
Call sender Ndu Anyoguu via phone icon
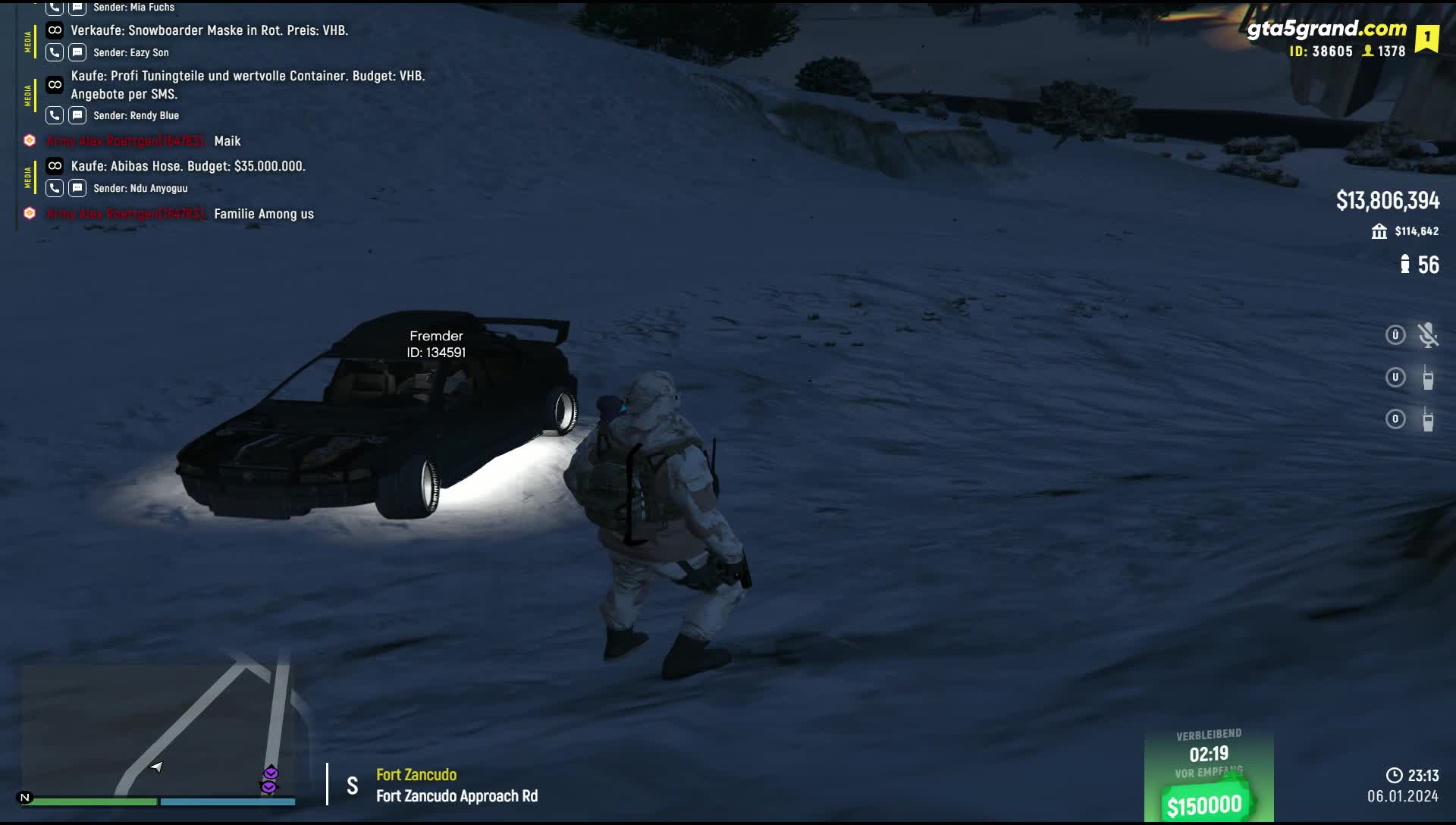pyautogui.click(x=55, y=188)
